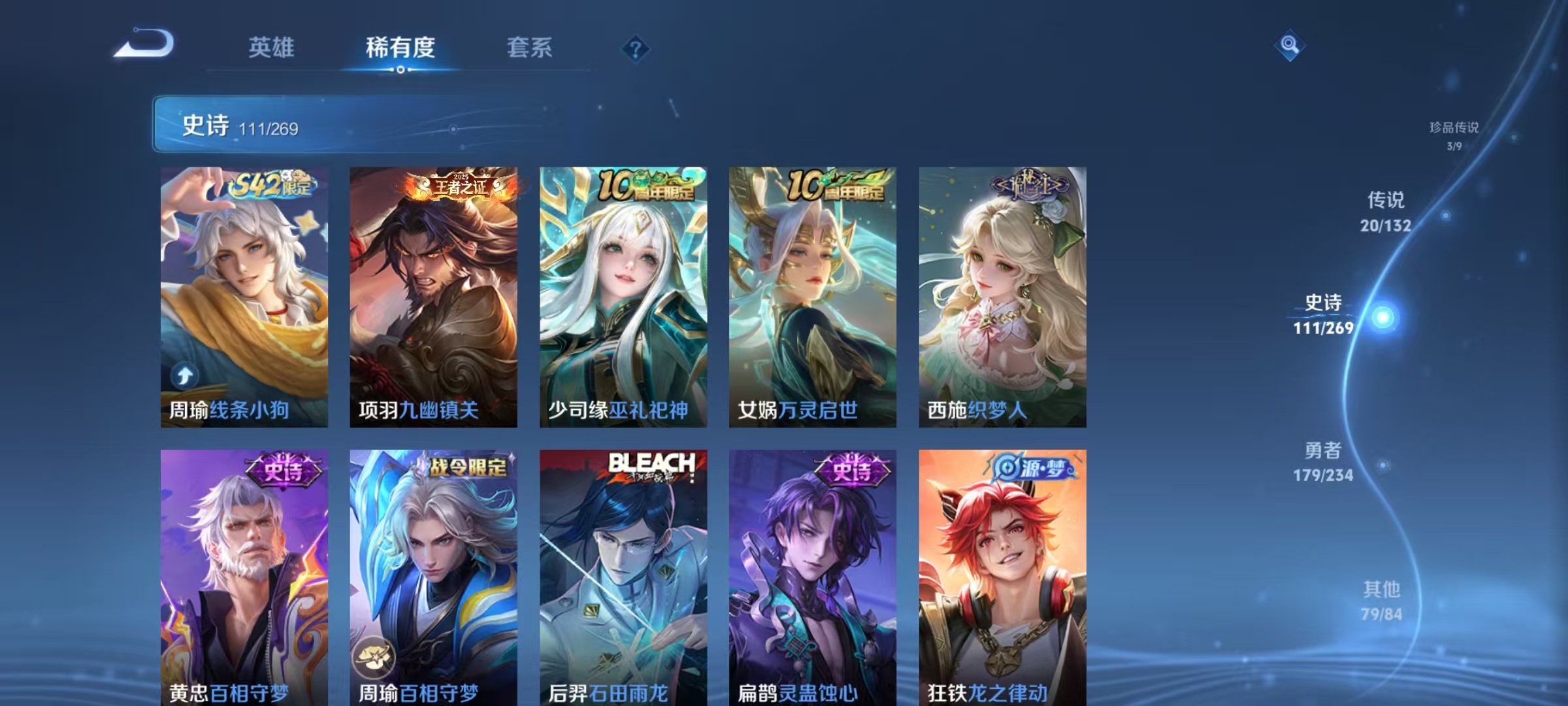Click the S42限定 badge on 周瑜 card
Viewport: 1568px width, 706px height.
coord(273,188)
